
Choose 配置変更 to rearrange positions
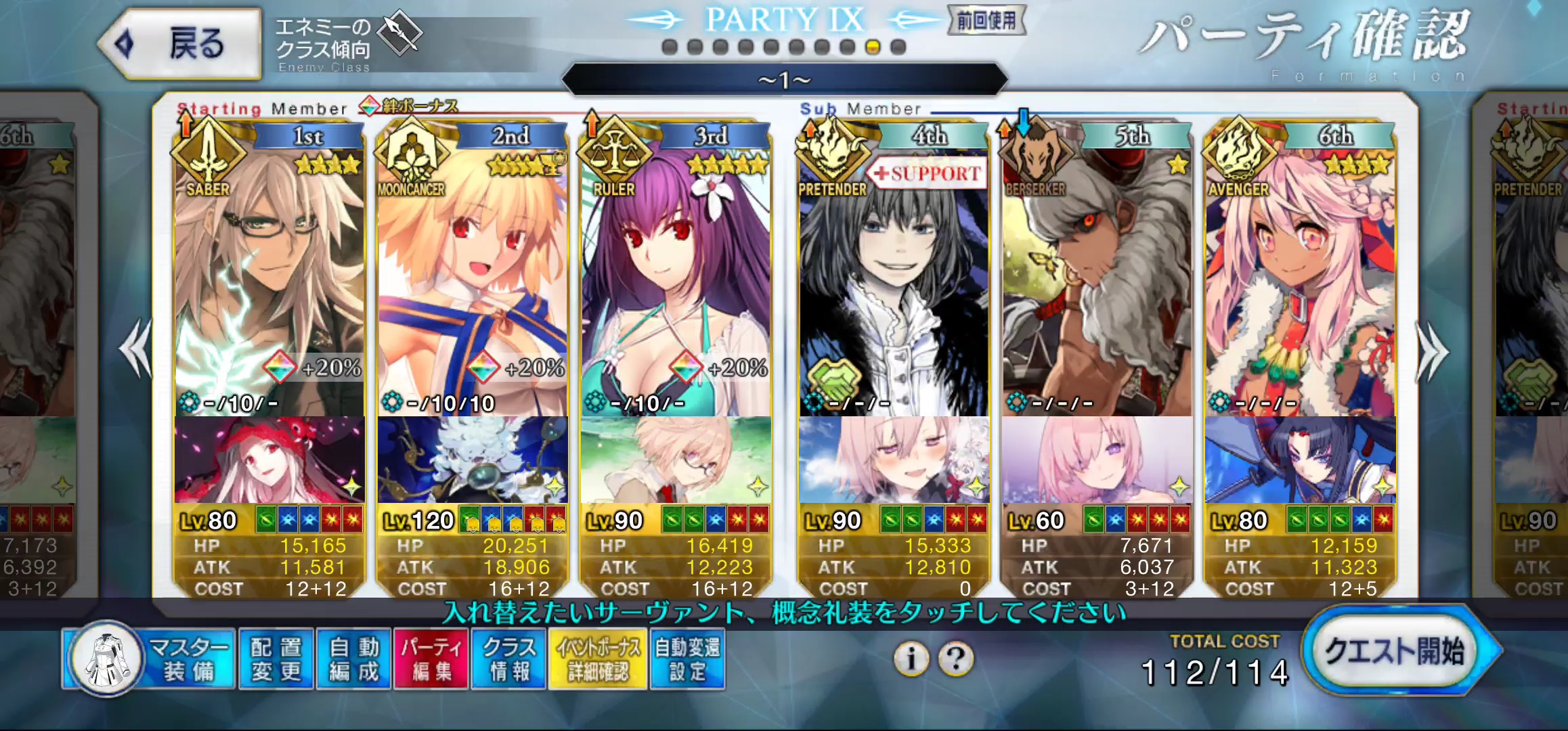pos(276,659)
